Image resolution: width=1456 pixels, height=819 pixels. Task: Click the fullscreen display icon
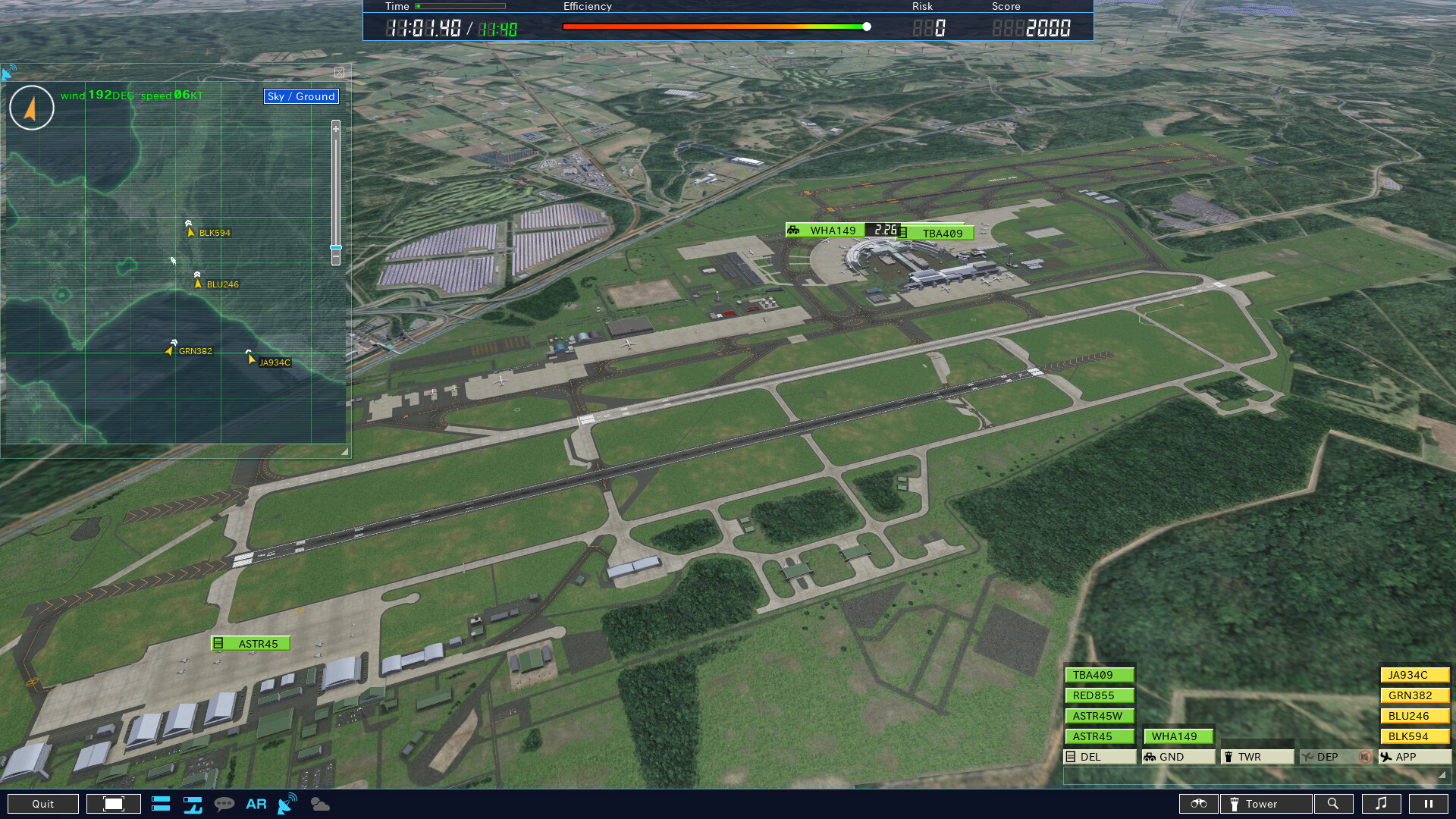tap(113, 804)
